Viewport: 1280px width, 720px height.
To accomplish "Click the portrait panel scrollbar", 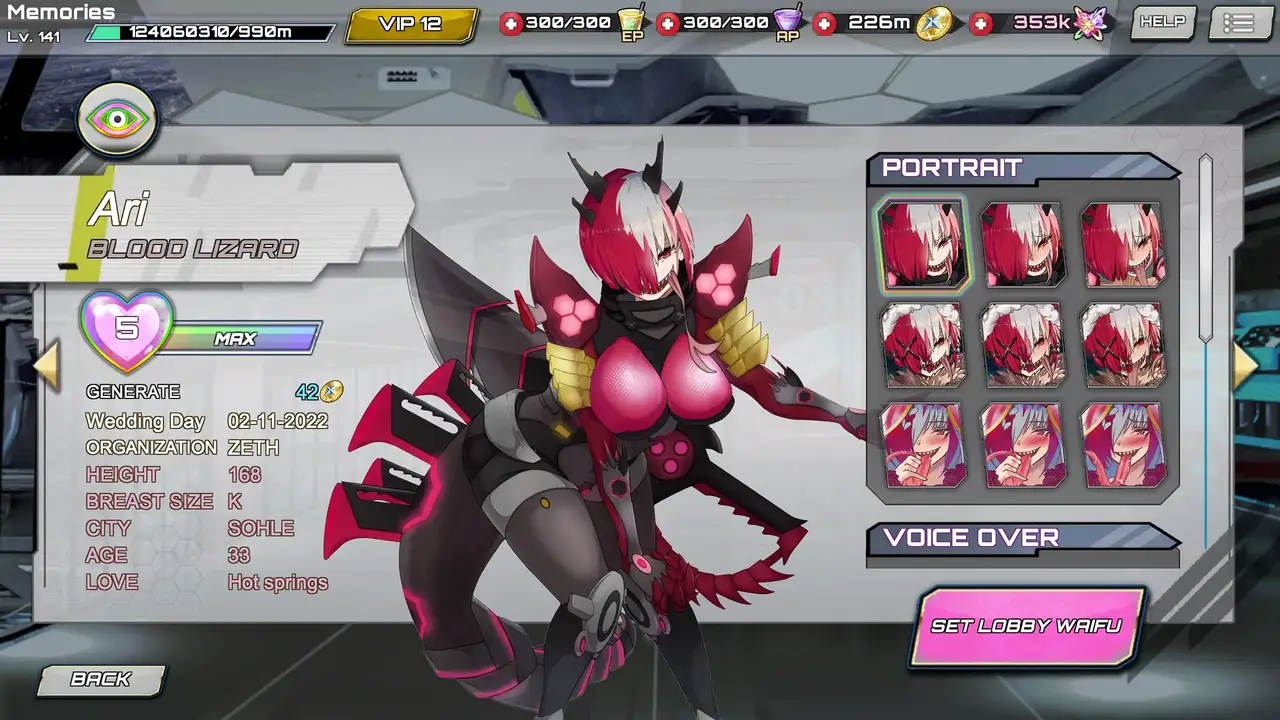I will [x=1206, y=250].
